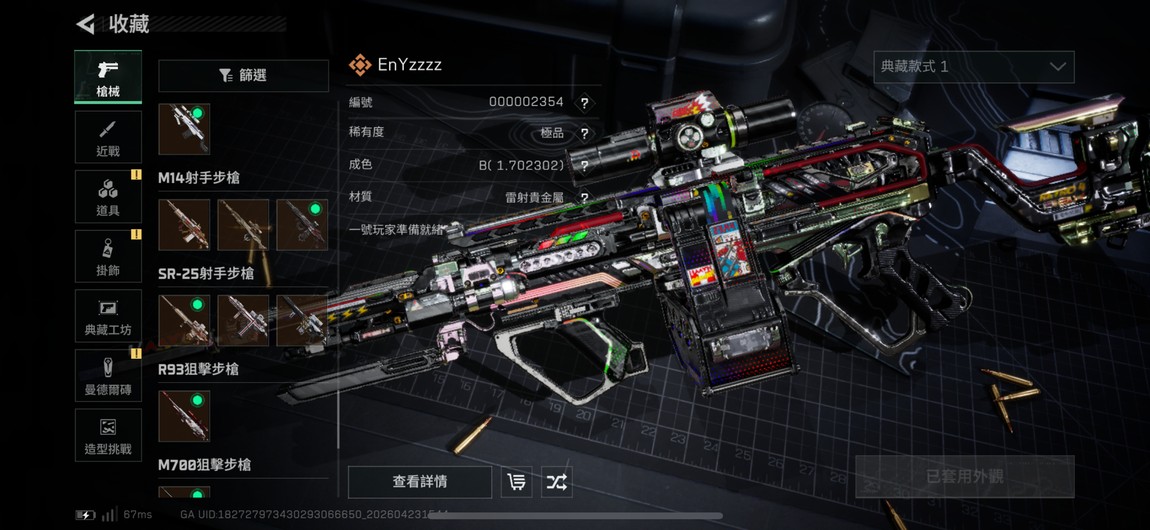
Task: Expand the 典藏款式 1 dropdown
Action: click(973, 67)
